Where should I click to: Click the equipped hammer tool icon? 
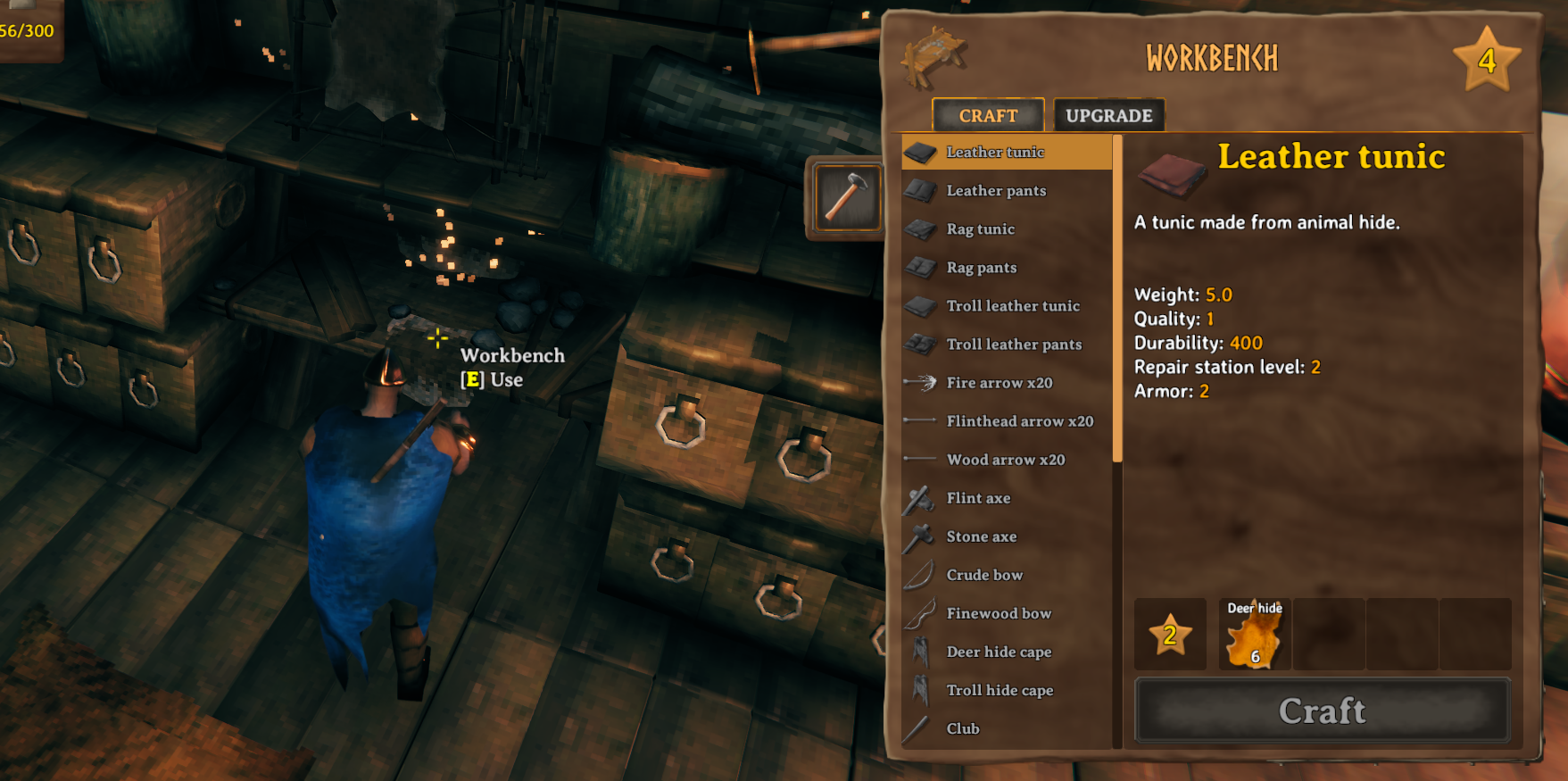tap(845, 196)
